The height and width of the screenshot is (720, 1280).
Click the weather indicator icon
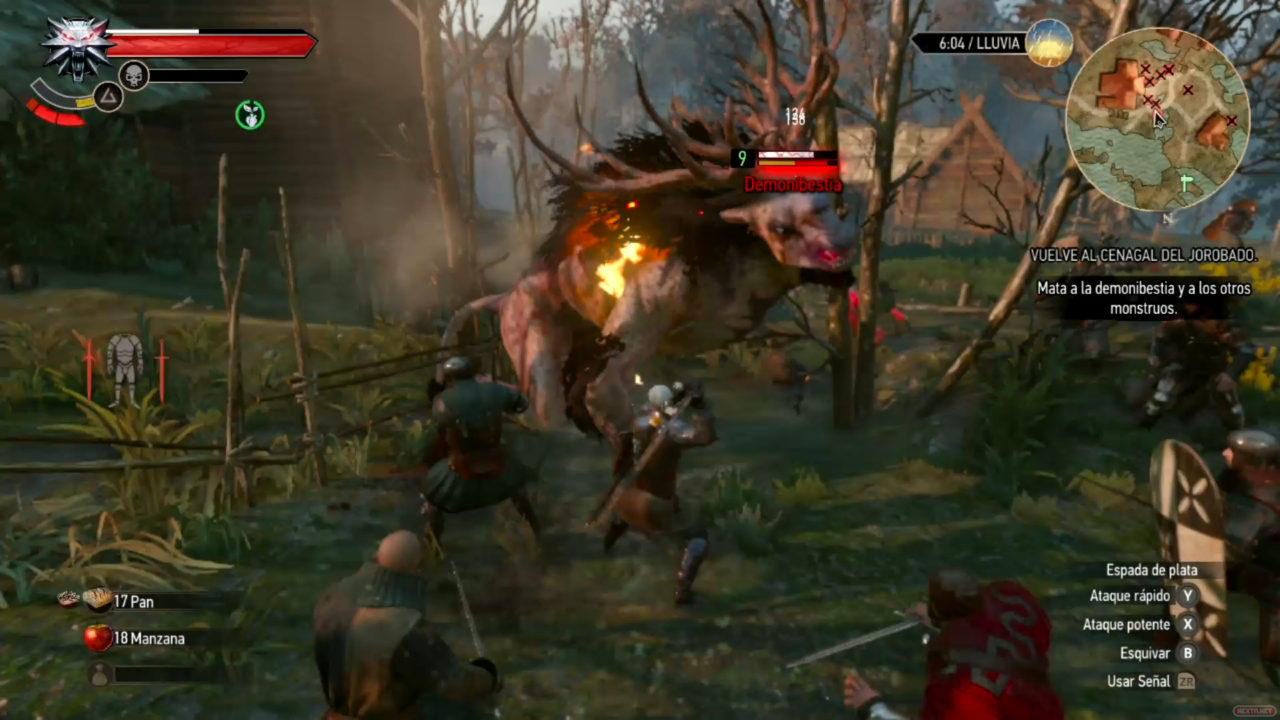1048,43
